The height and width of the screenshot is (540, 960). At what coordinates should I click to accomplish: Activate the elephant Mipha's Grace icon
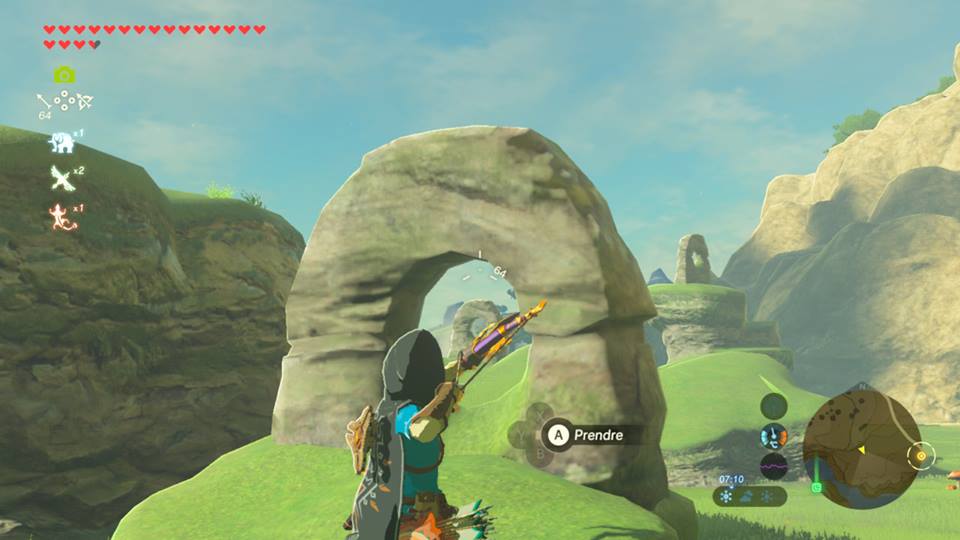[x=63, y=142]
